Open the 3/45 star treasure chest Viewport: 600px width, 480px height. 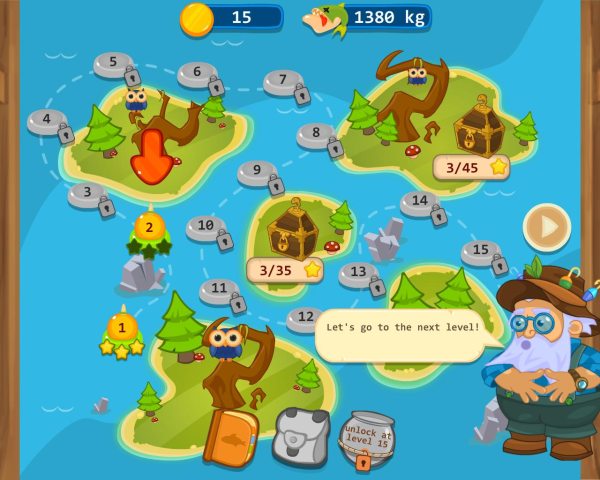click(x=478, y=127)
